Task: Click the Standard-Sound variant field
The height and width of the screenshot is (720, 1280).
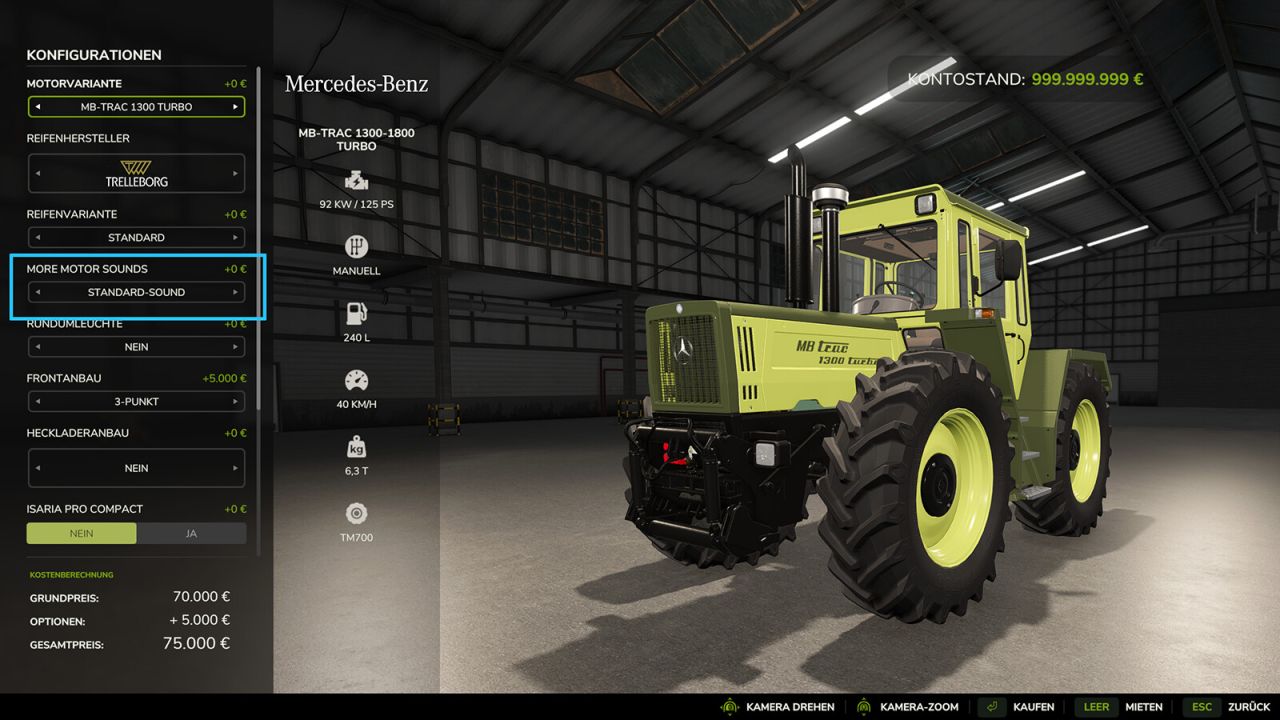Action: click(137, 292)
